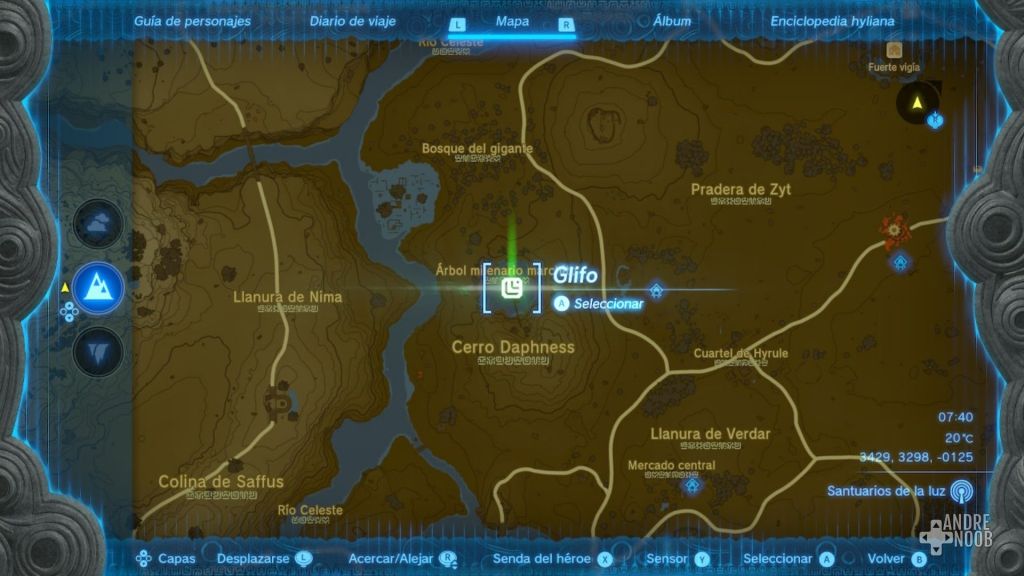1024x576 pixels.
Task: Click the Fuerte vigía map icon
Action: [894, 49]
